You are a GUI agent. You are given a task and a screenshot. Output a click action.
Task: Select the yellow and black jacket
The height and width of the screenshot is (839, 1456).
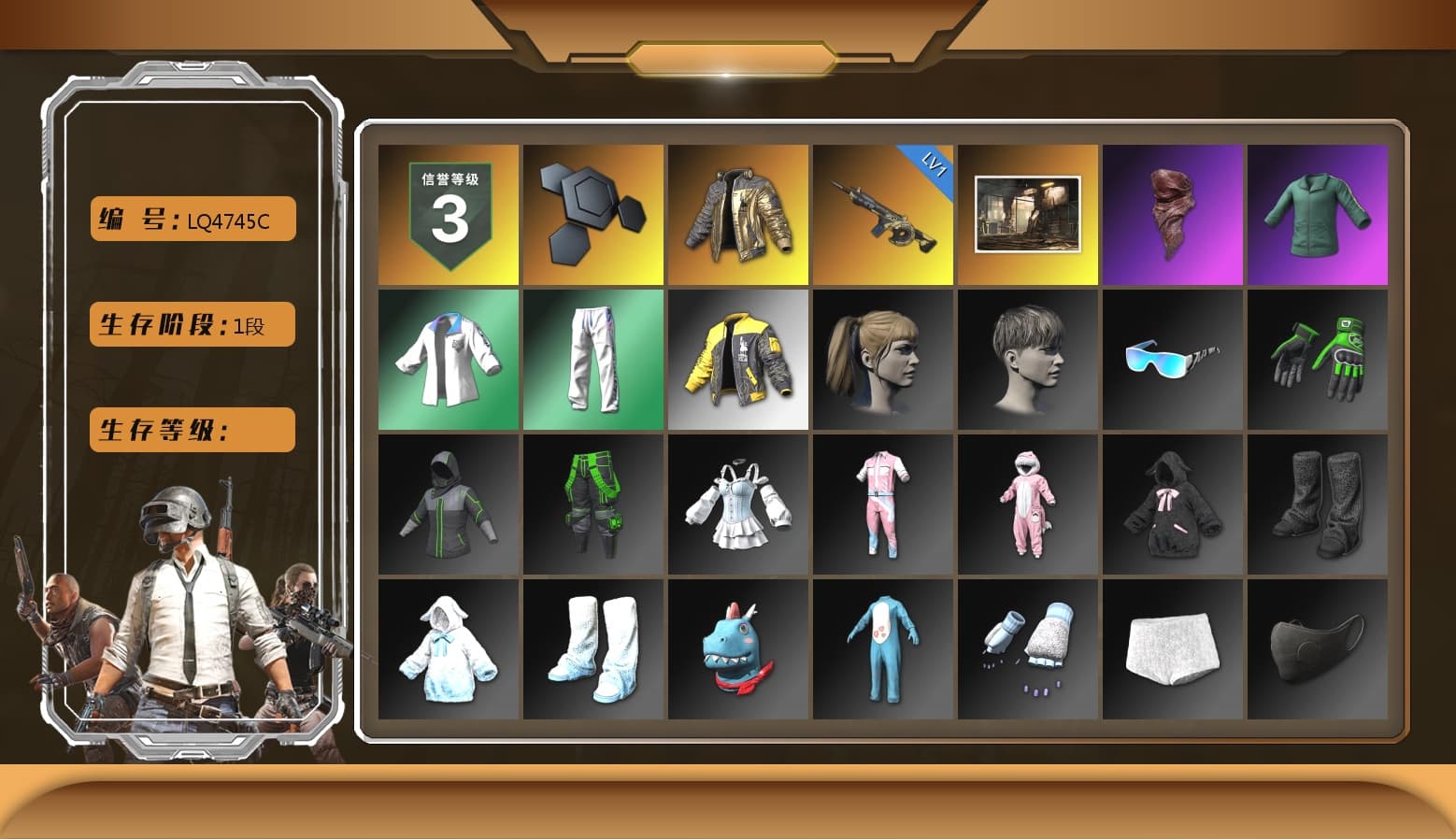point(737,360)
